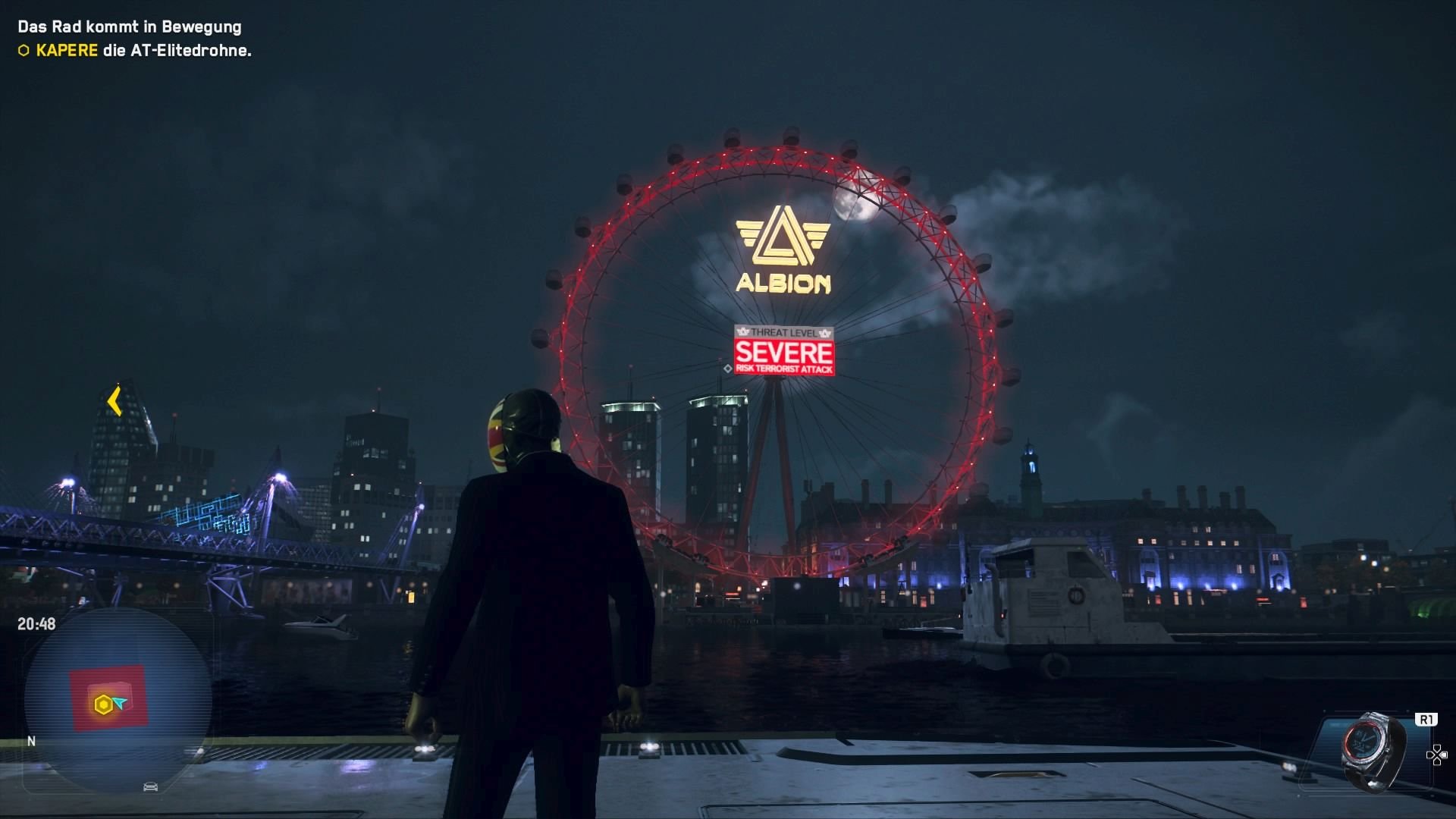Click the SEVERE threat level billboard
Screen dimensions: 1456x819
click(785, 353)
